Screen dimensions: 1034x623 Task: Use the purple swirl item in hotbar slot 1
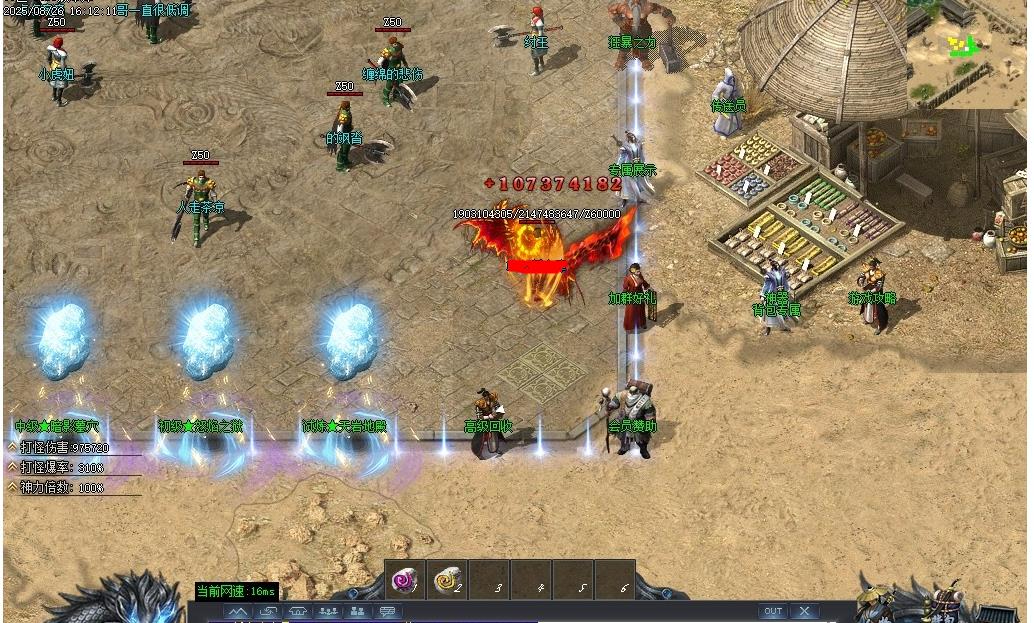(x=405, y=579)
